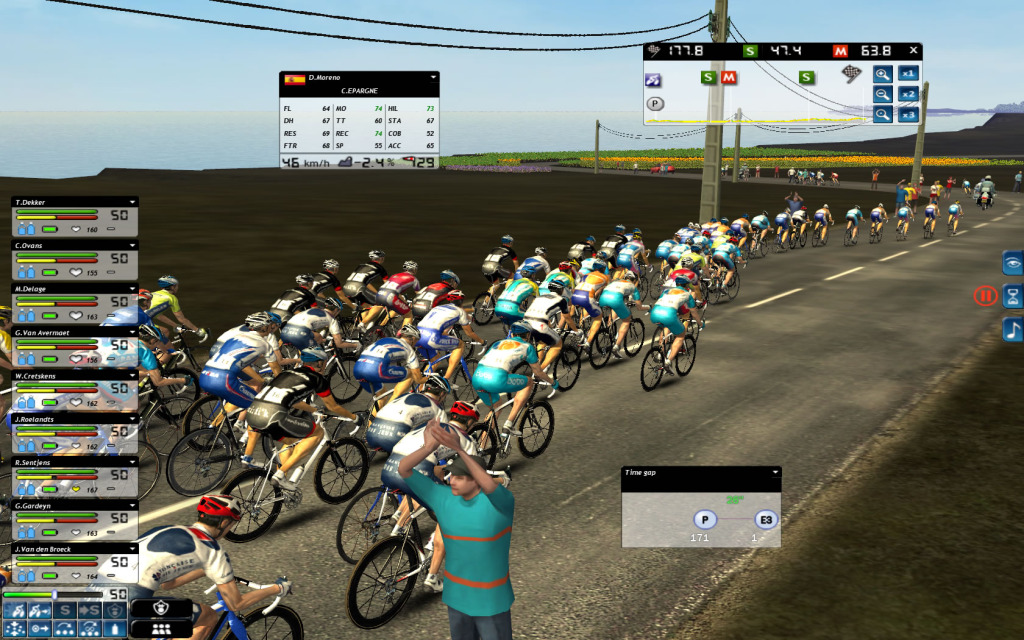This screenshot has height=640, width=1024.
Task: Click the eye view icon
Action: 1012,262
